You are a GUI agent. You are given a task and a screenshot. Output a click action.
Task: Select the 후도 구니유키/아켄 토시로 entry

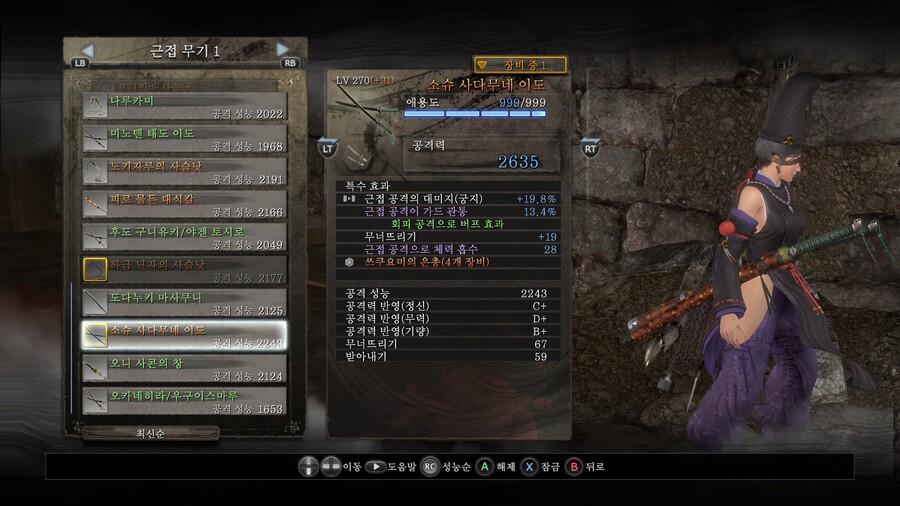pyautogui.click(x=184, y=238)
